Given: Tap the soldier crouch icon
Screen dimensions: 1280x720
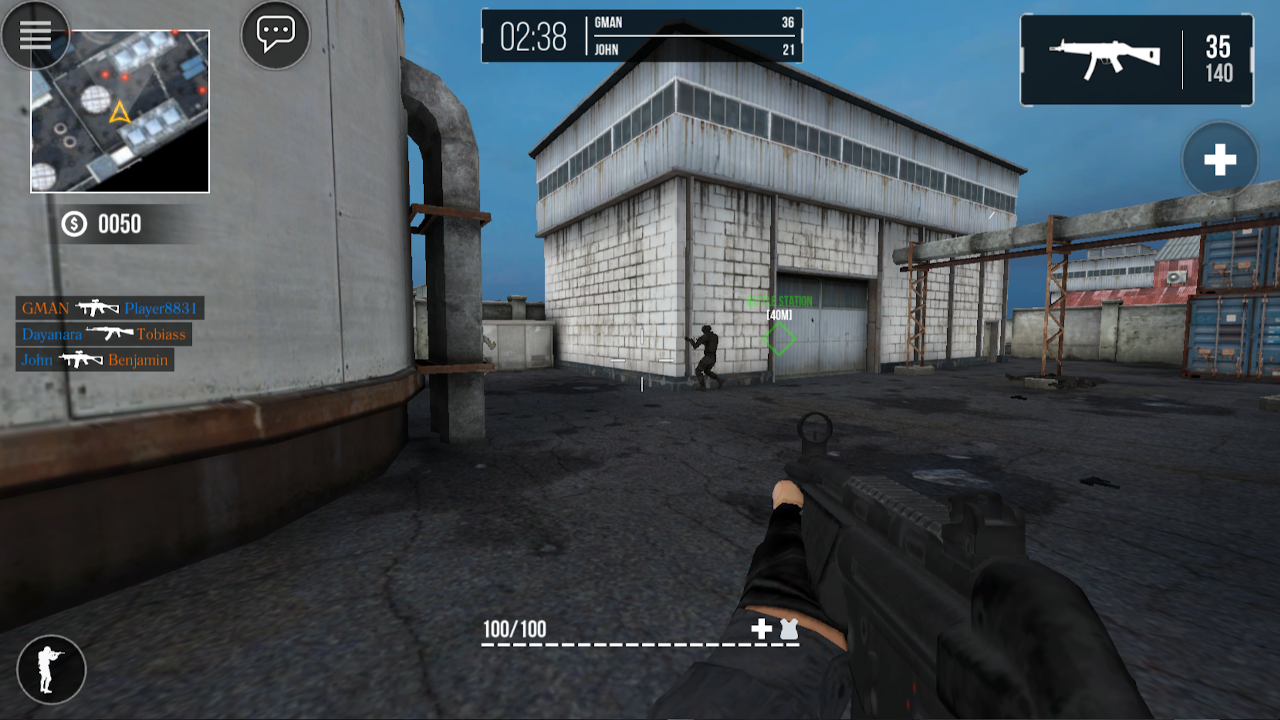Looking at the screenshot, I should coord(51,669).
